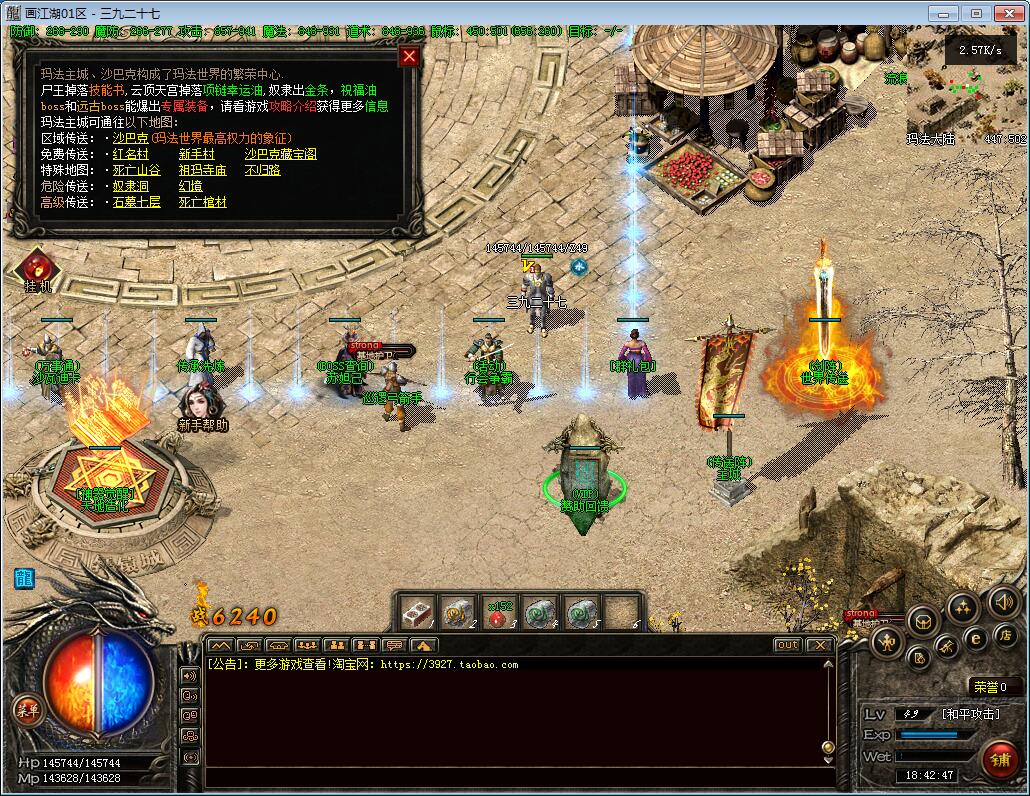Viewport: 1030px width, 796px height.
Task: Select the 石墓七层 advanced teleport
Action: tap(136, 202)
